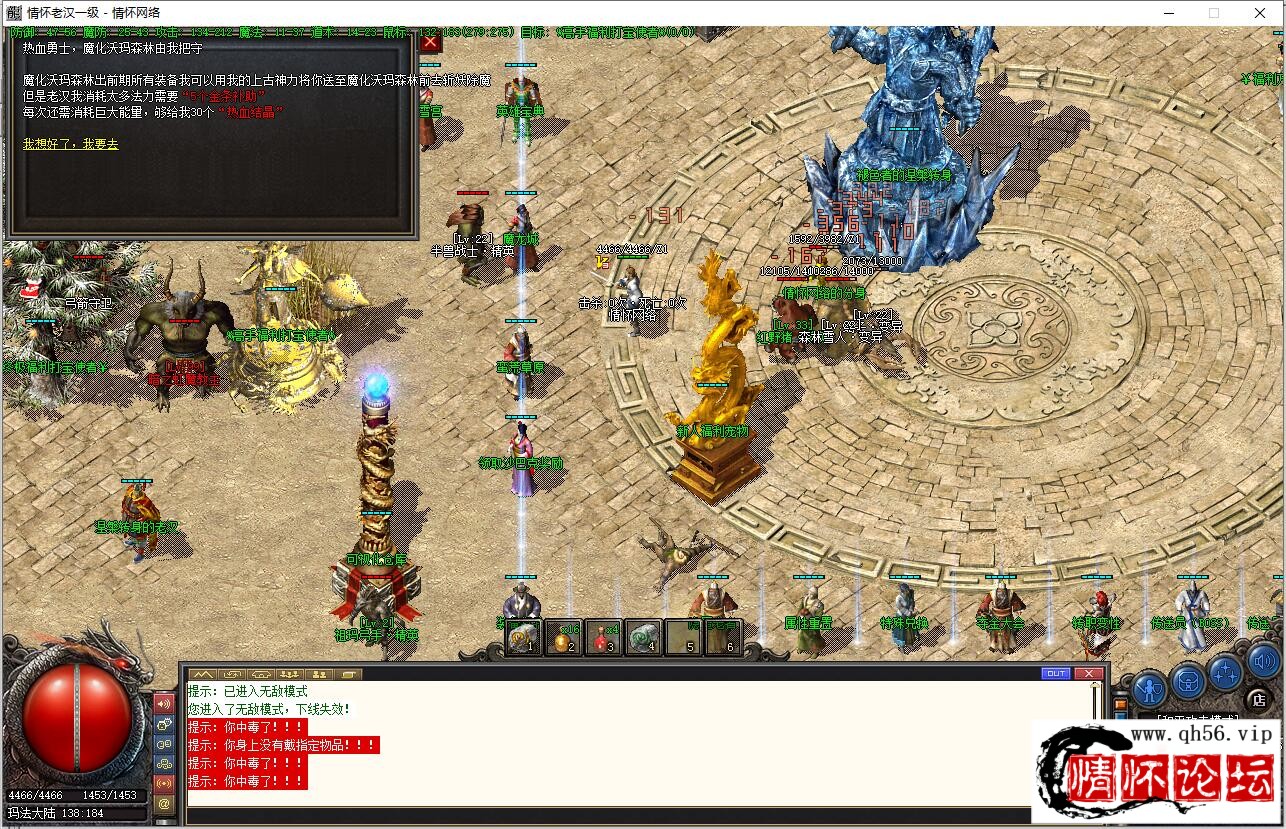Use the golden orb item in slot 2
This screenshot has height=829, width=1286.
563,637
